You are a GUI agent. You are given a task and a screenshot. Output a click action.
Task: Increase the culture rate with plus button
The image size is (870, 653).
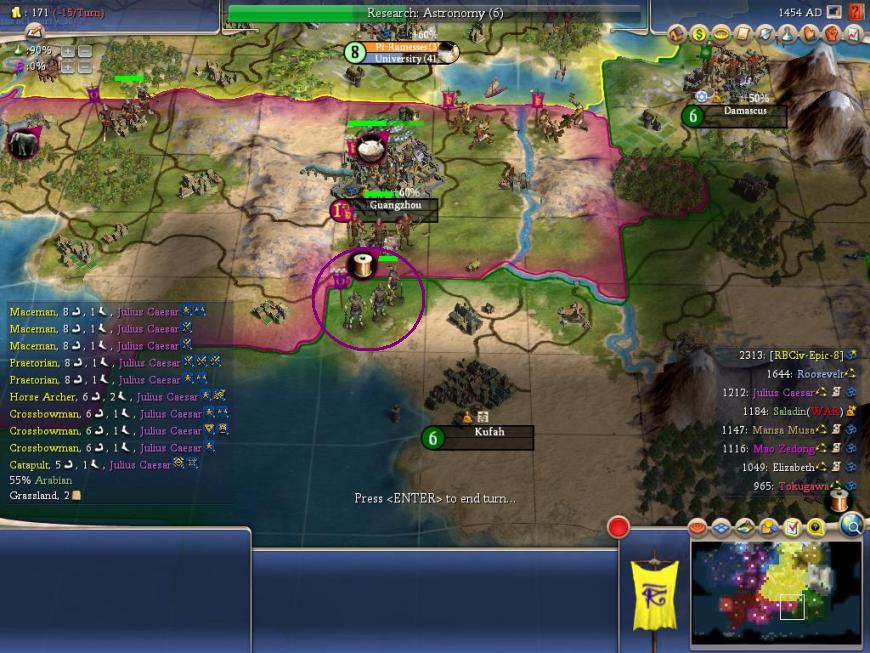click(x=68, y=66)
